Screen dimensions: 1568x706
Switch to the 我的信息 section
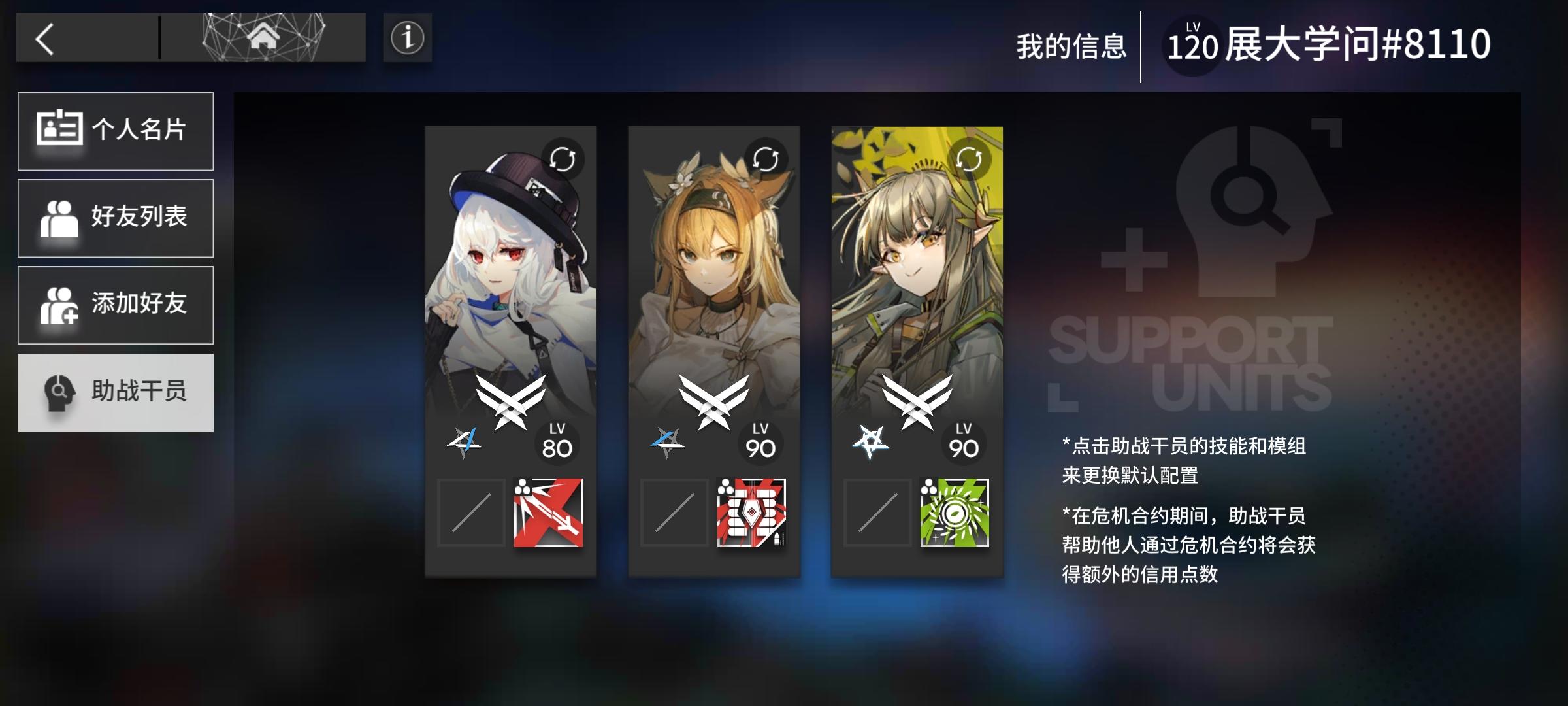pos(1071,44)
